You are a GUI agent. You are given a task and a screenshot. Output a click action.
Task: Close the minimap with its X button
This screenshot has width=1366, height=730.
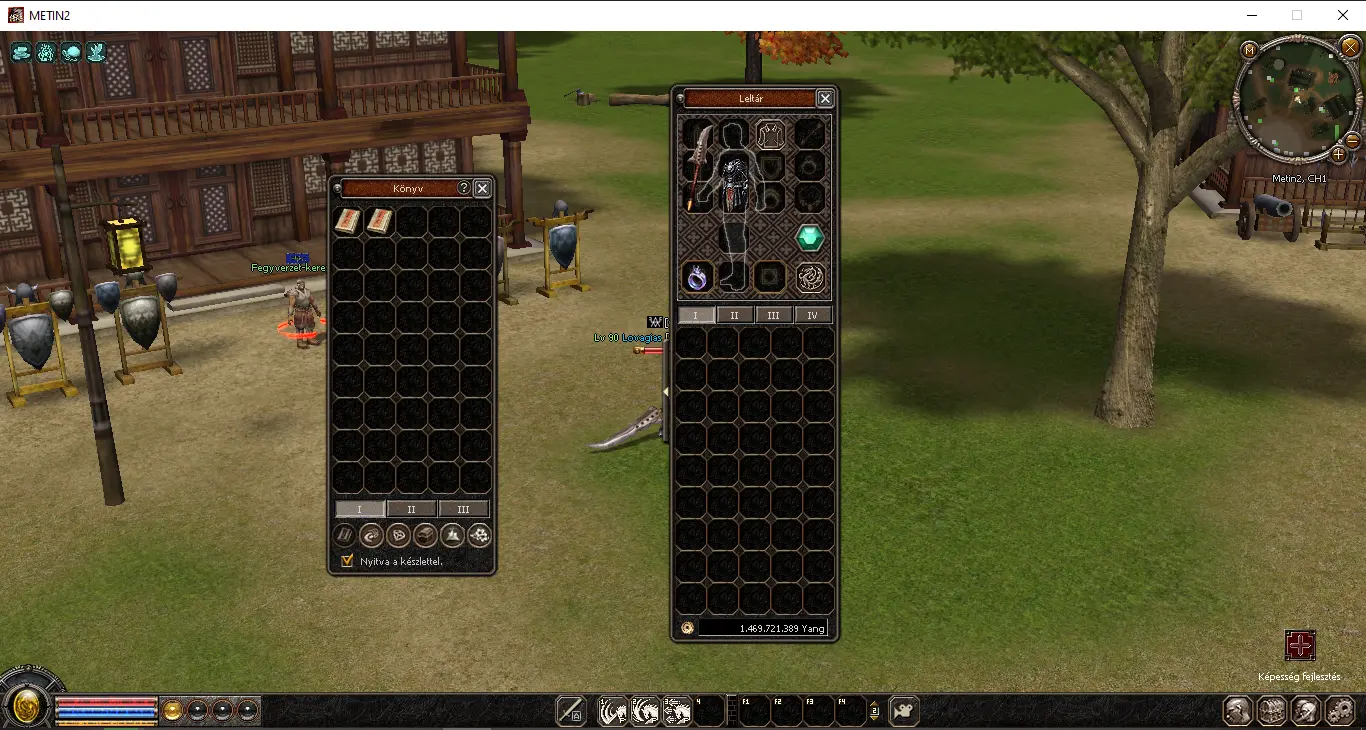[1350, 47]
